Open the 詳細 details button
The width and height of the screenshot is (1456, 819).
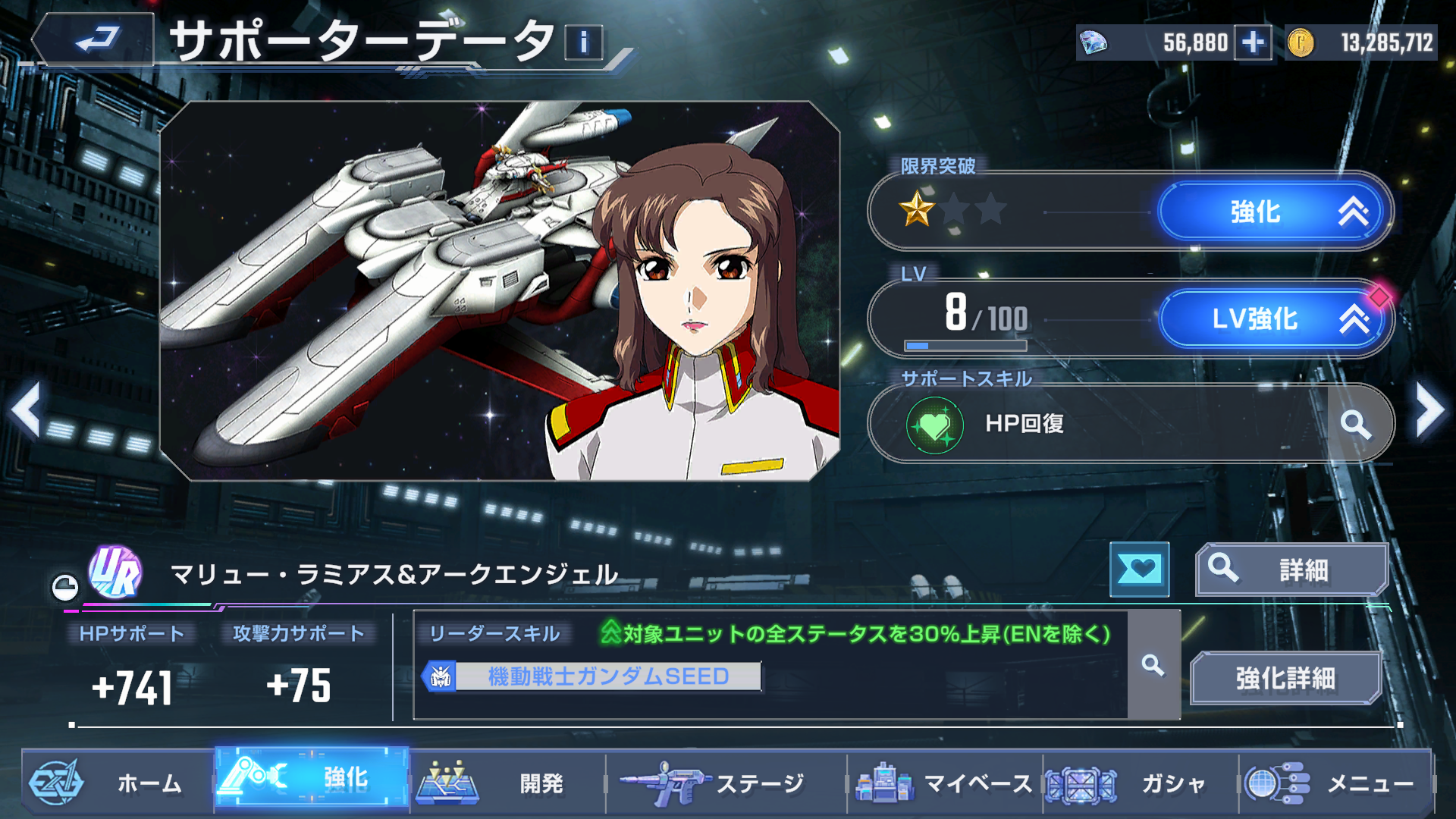pyautogui.click(x=1291, y=570)
